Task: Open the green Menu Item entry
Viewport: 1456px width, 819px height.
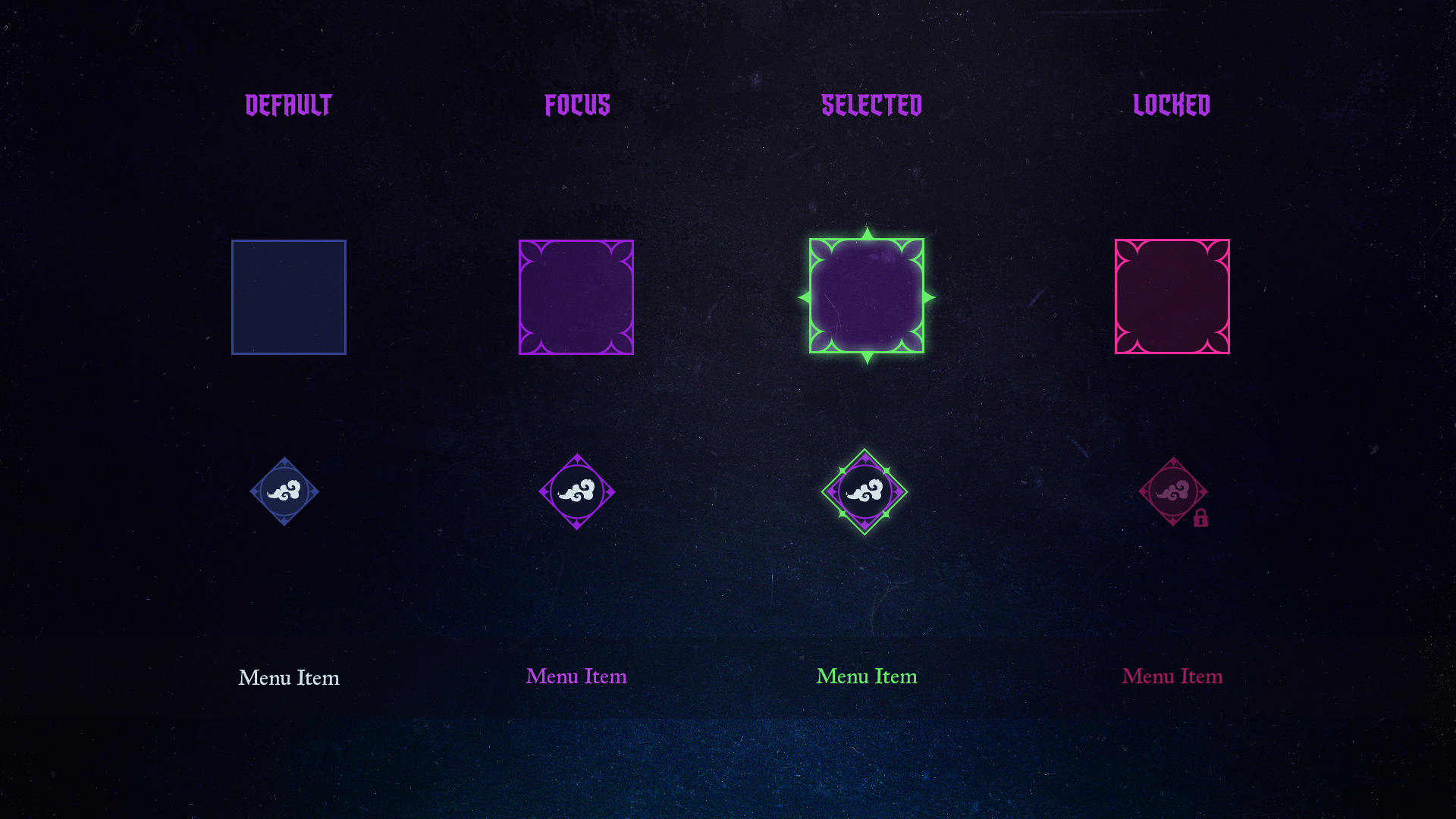Action: 867,676
